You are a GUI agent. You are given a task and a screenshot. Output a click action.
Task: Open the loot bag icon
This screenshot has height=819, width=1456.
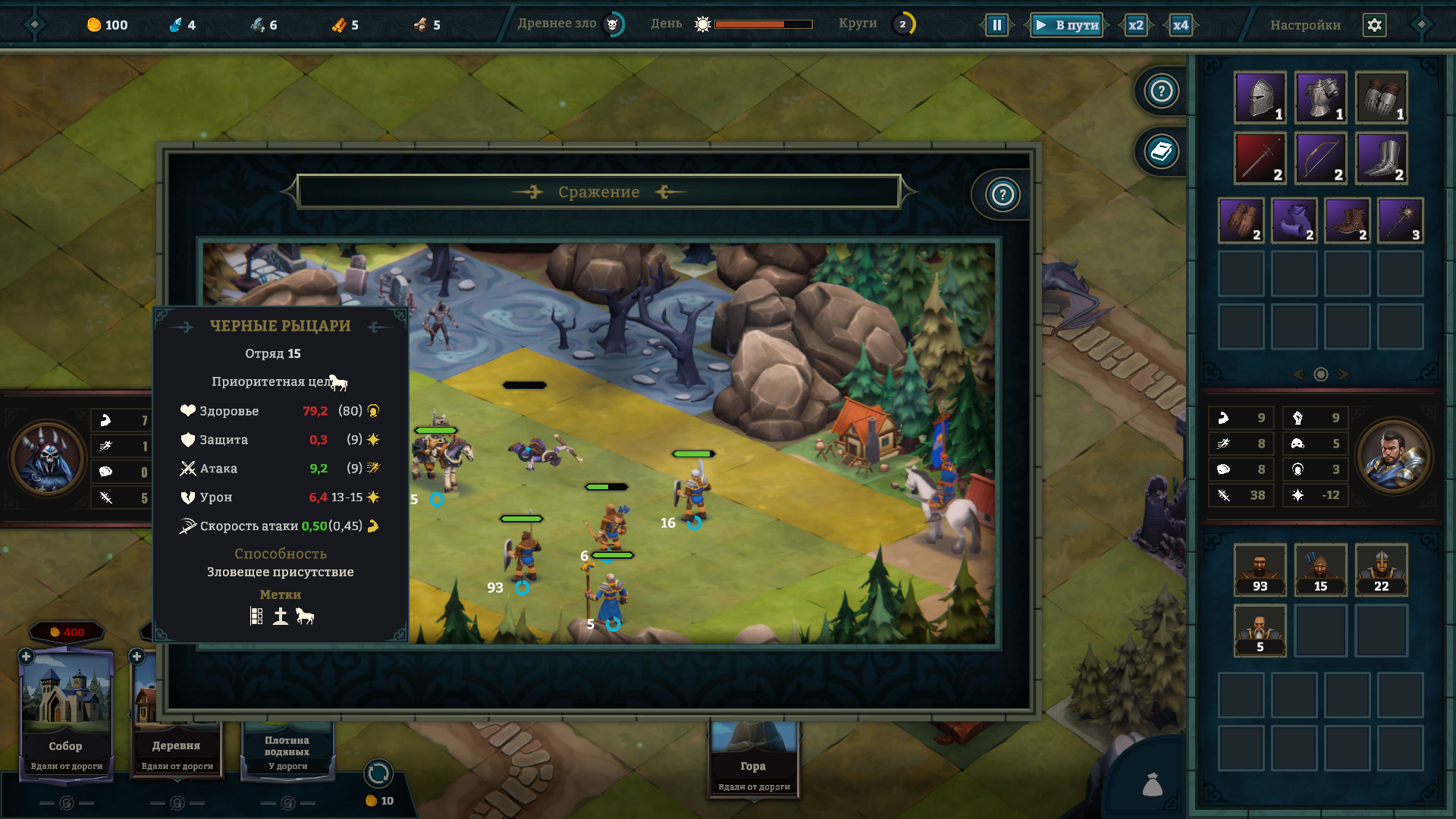[1152, 784]
